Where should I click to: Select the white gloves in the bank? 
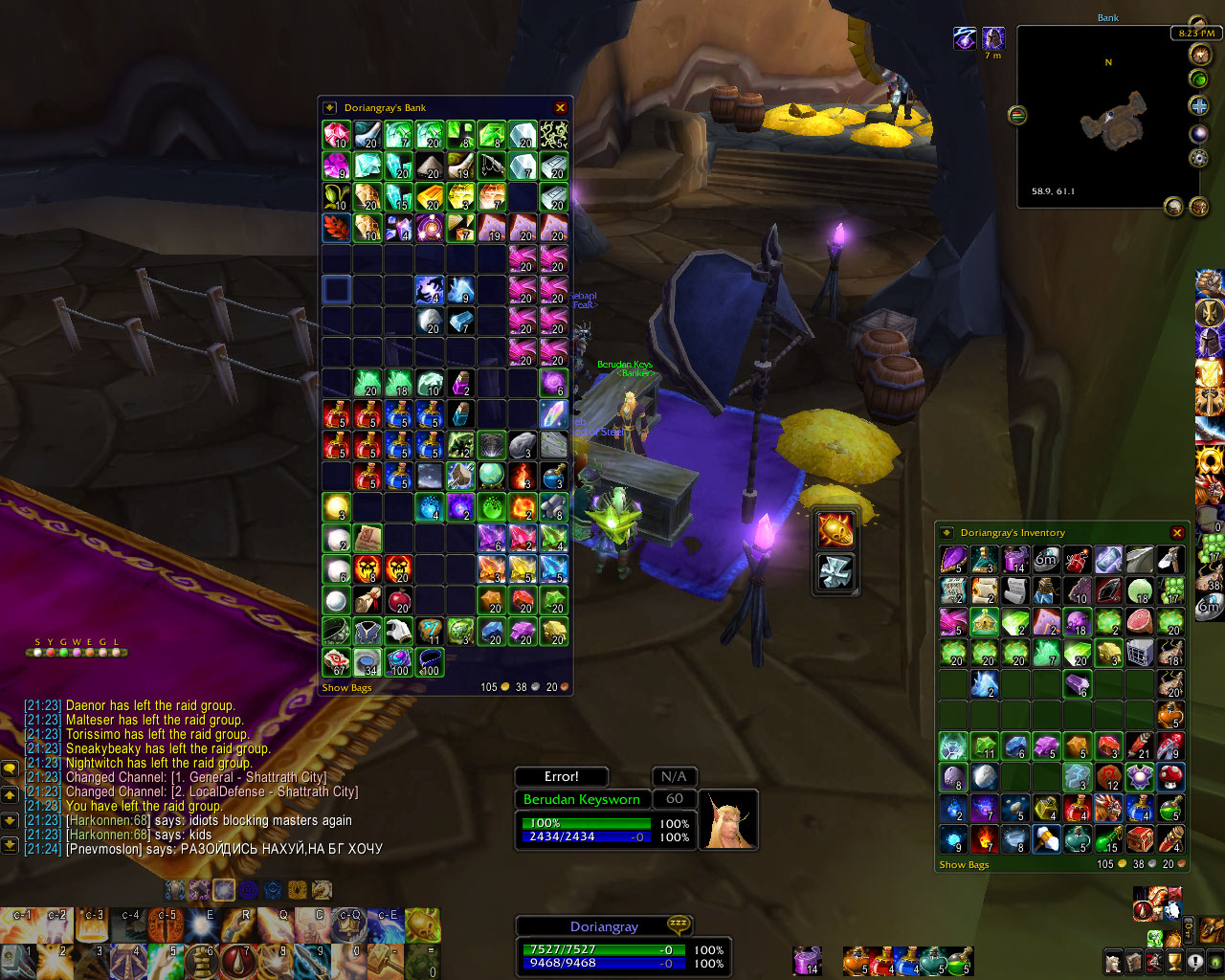point(399,632)
